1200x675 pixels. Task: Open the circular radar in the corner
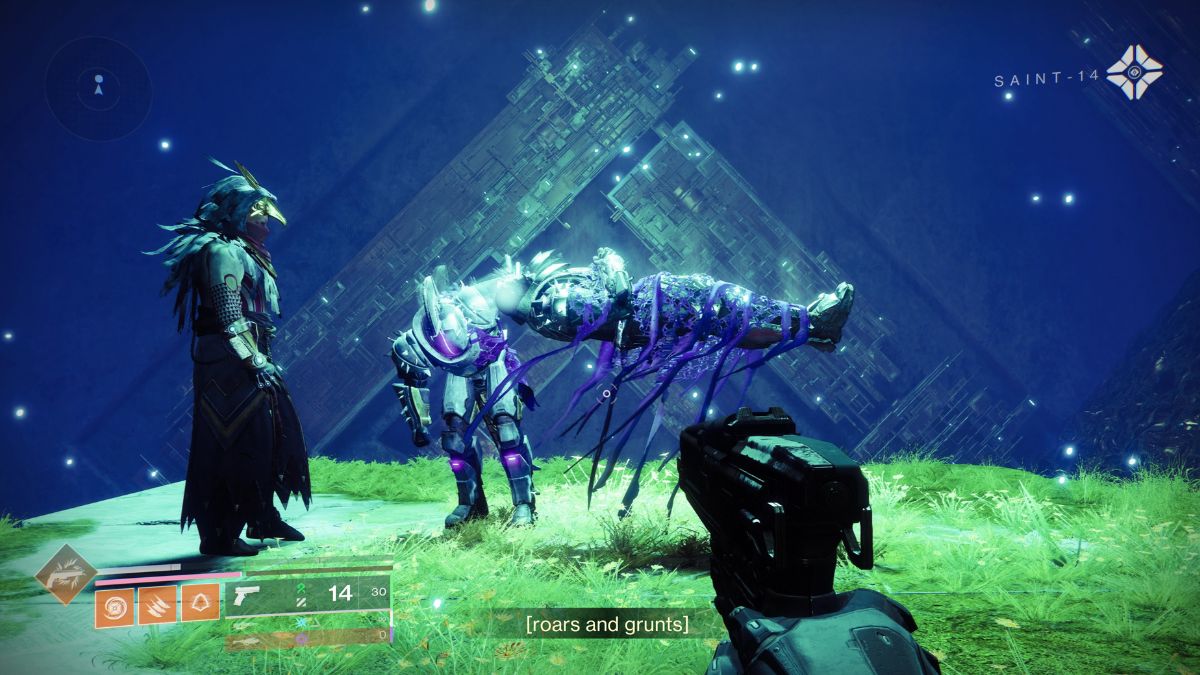pos(98,87)
